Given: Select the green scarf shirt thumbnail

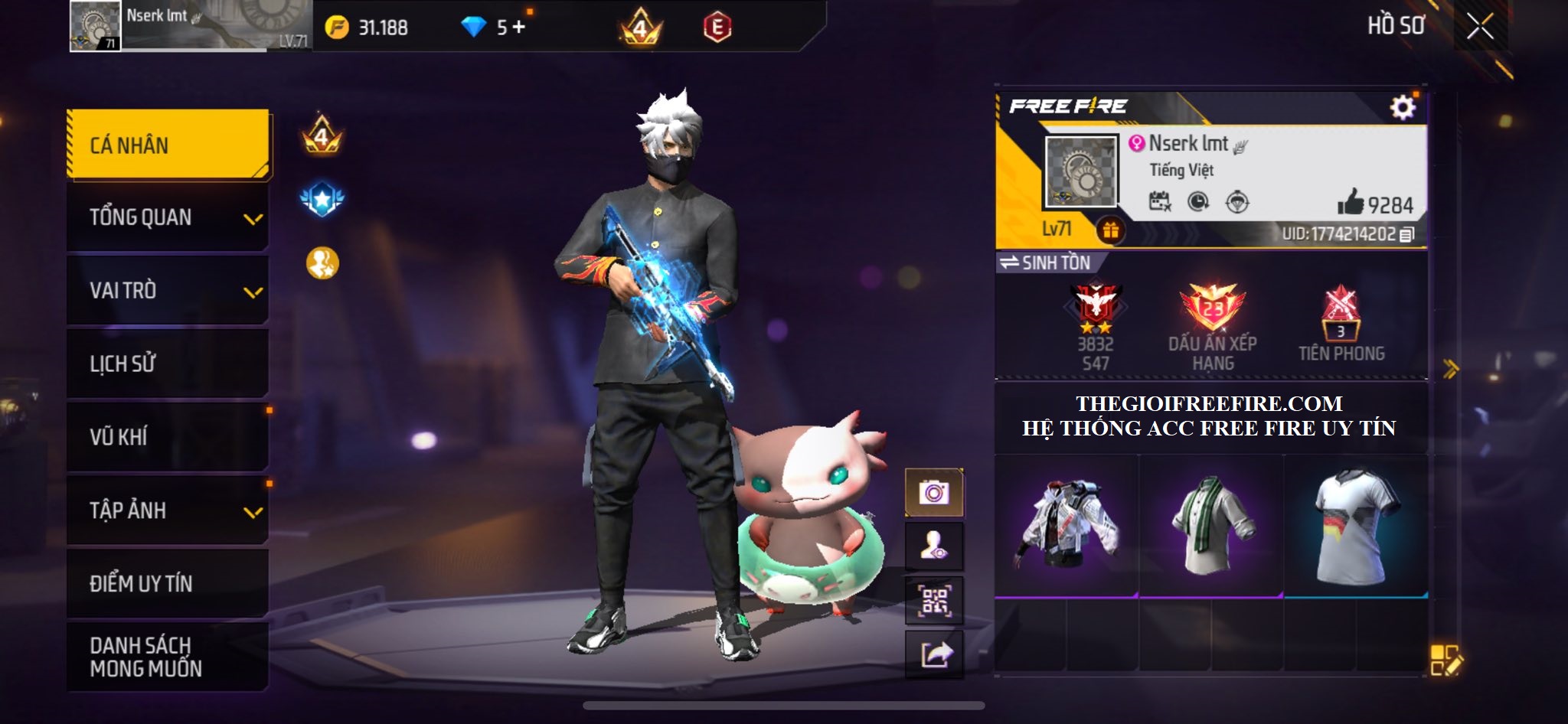Looking at the screenshot, I should pos(1211,526).
